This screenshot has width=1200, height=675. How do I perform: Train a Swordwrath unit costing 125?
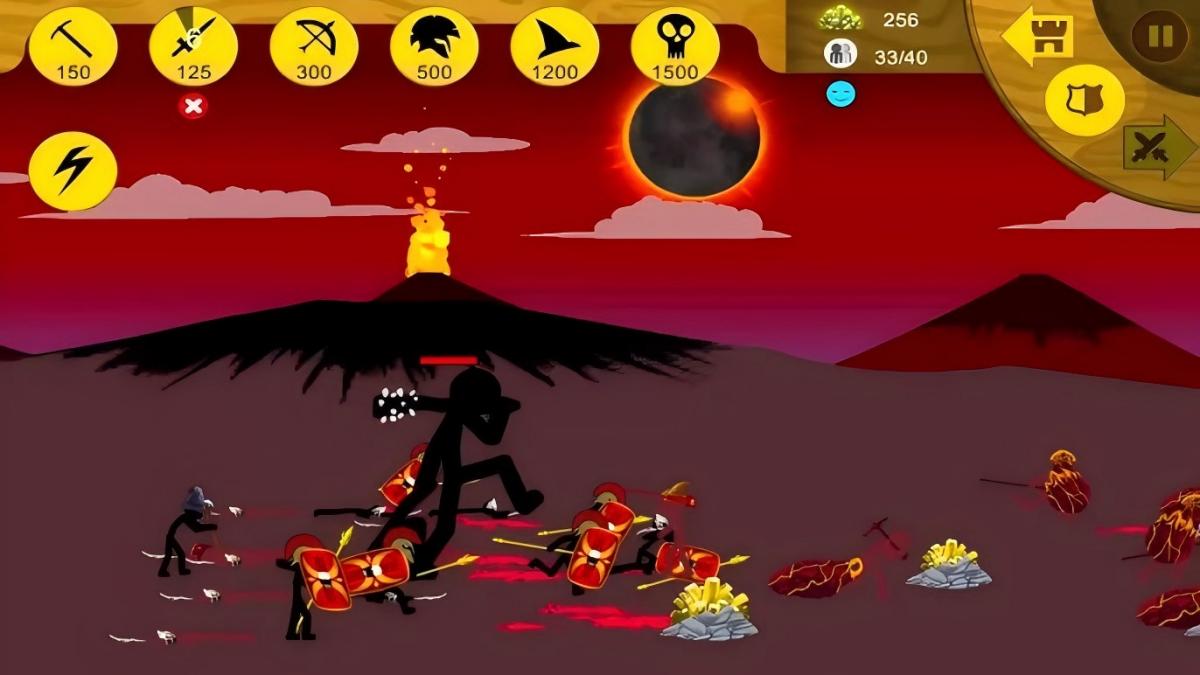click(193, 47)
